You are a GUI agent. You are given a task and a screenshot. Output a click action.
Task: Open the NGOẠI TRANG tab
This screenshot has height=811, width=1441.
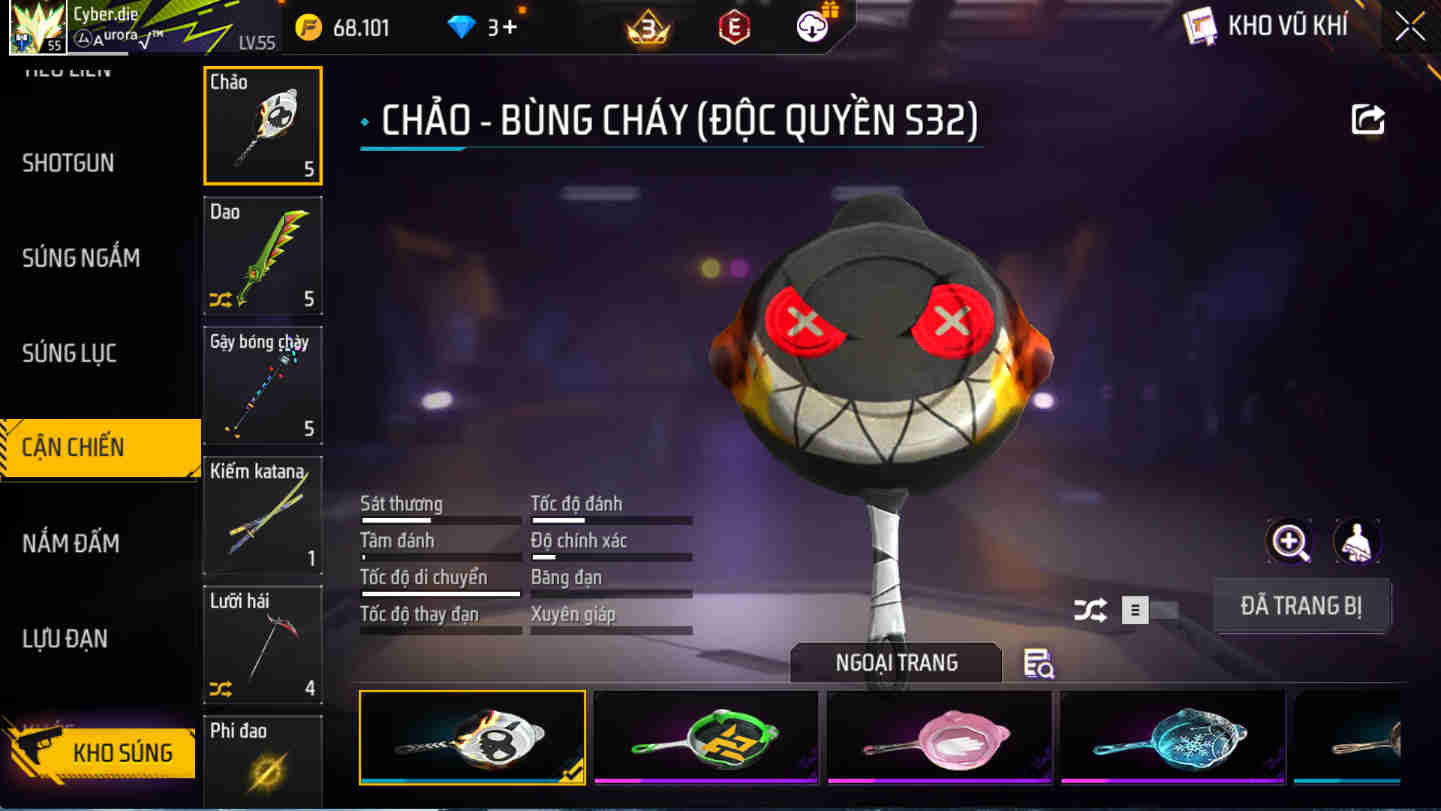[893, 662]
